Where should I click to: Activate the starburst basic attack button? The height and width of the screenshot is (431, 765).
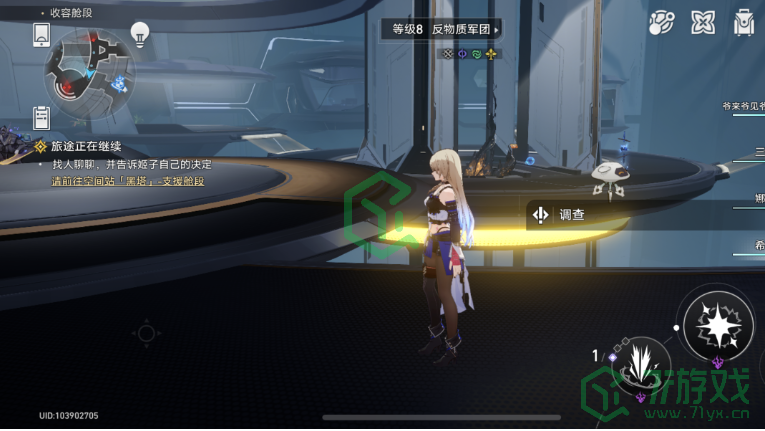tap(716, 325)
